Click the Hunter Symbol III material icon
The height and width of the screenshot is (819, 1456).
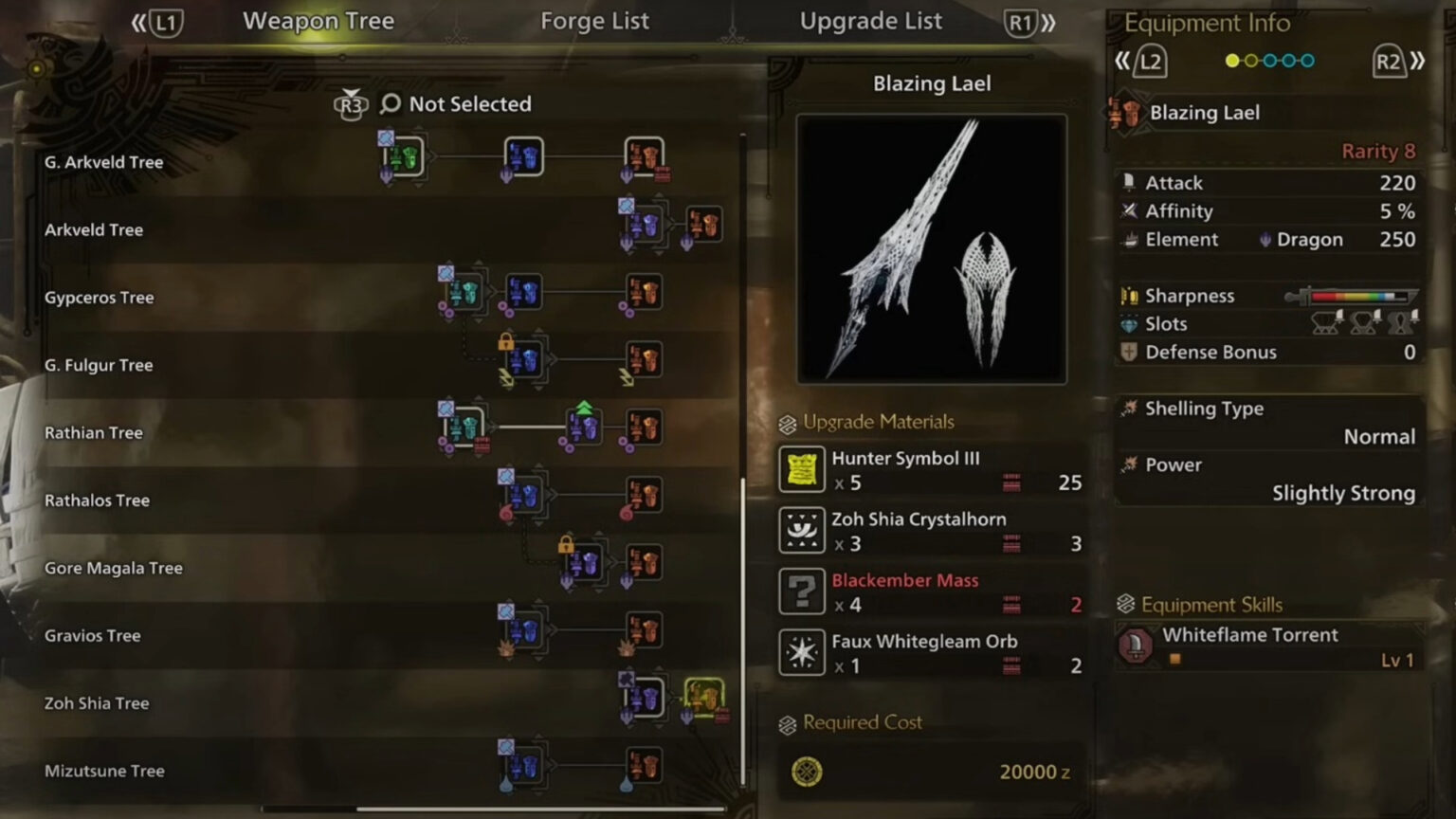(x=801, y=468)
